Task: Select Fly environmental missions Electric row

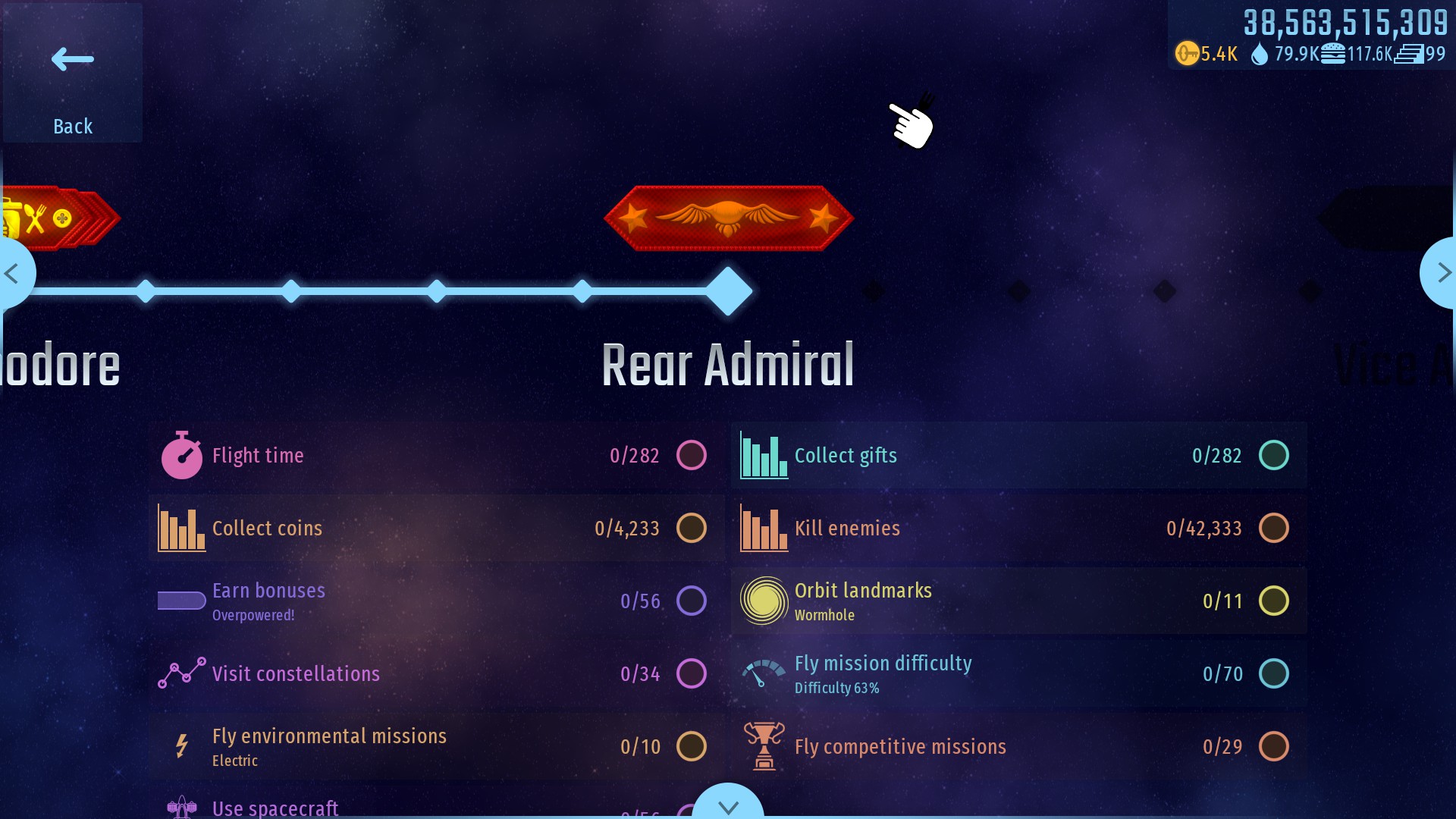Action: [436, 747]
